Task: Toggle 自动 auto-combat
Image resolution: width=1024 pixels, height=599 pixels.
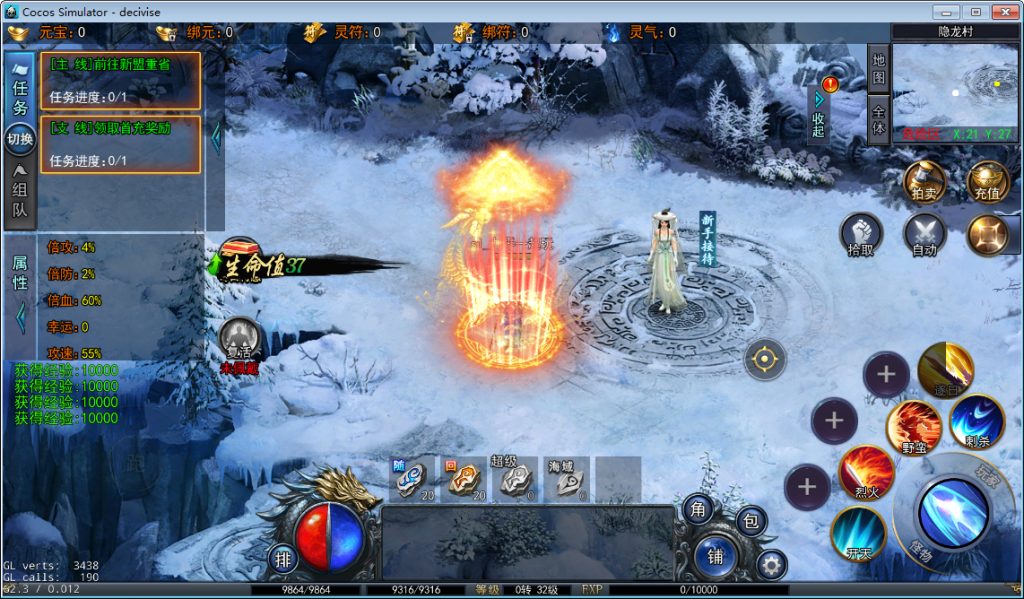Action: 924,235
